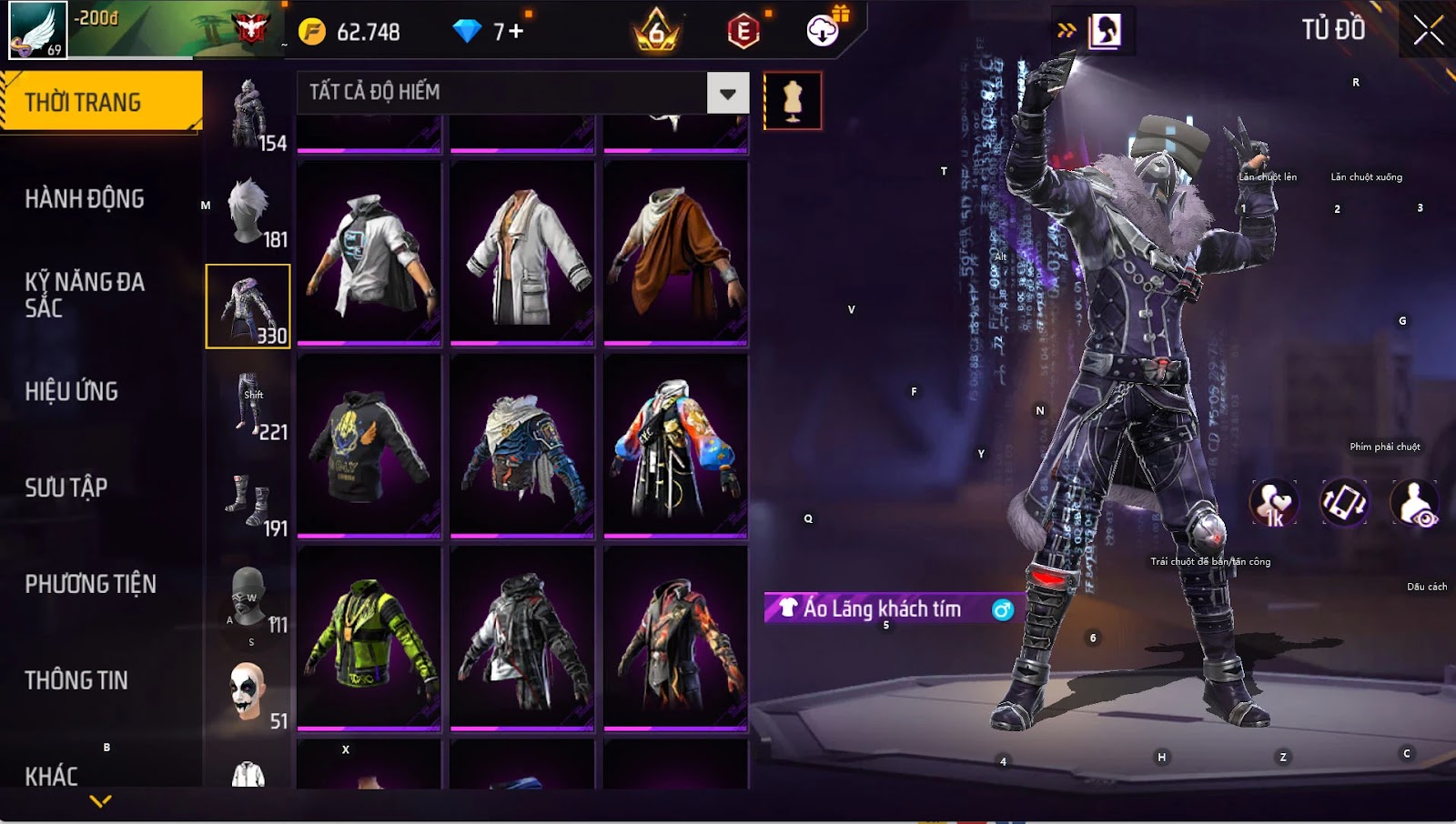Switch to the HÀNH ĐỘNG tab

(x=85, y=198)
